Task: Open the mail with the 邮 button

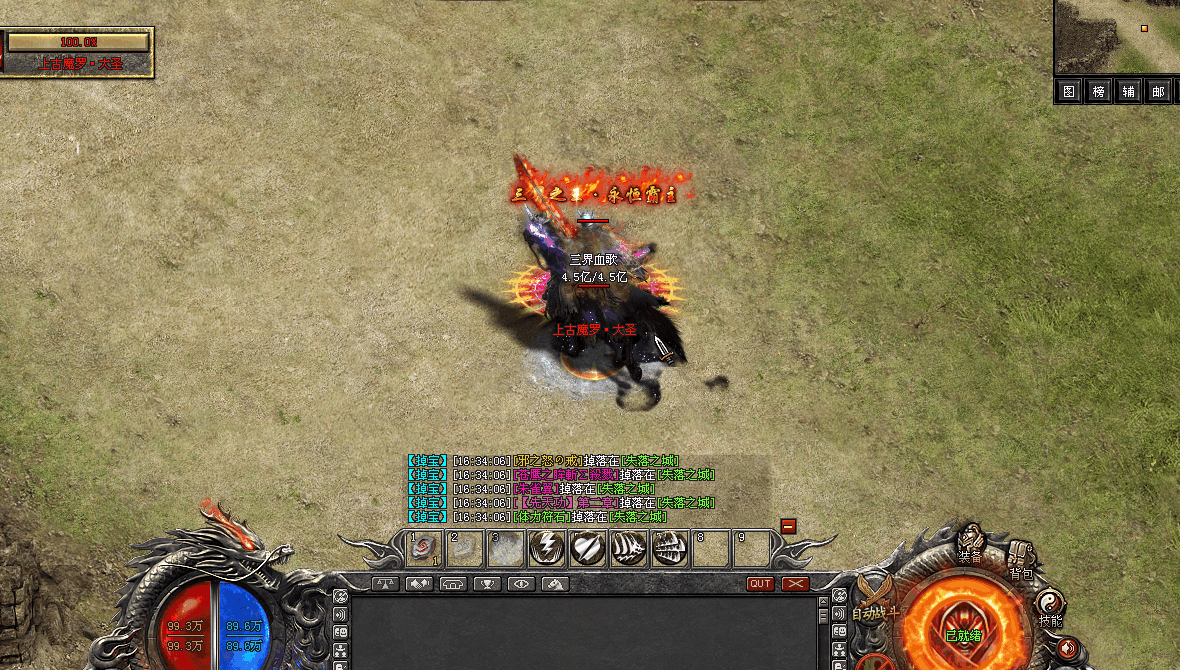Action: coord(1158,92)
